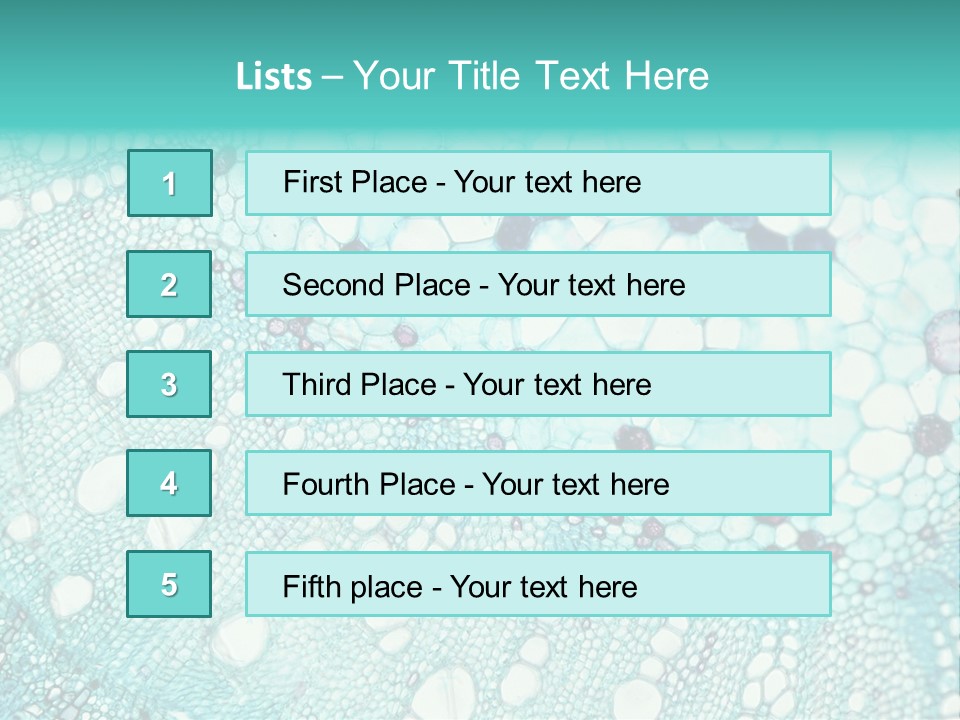The image size is (960, 720).
Task: Select the number 2 box
Action: tap(169, 285)
